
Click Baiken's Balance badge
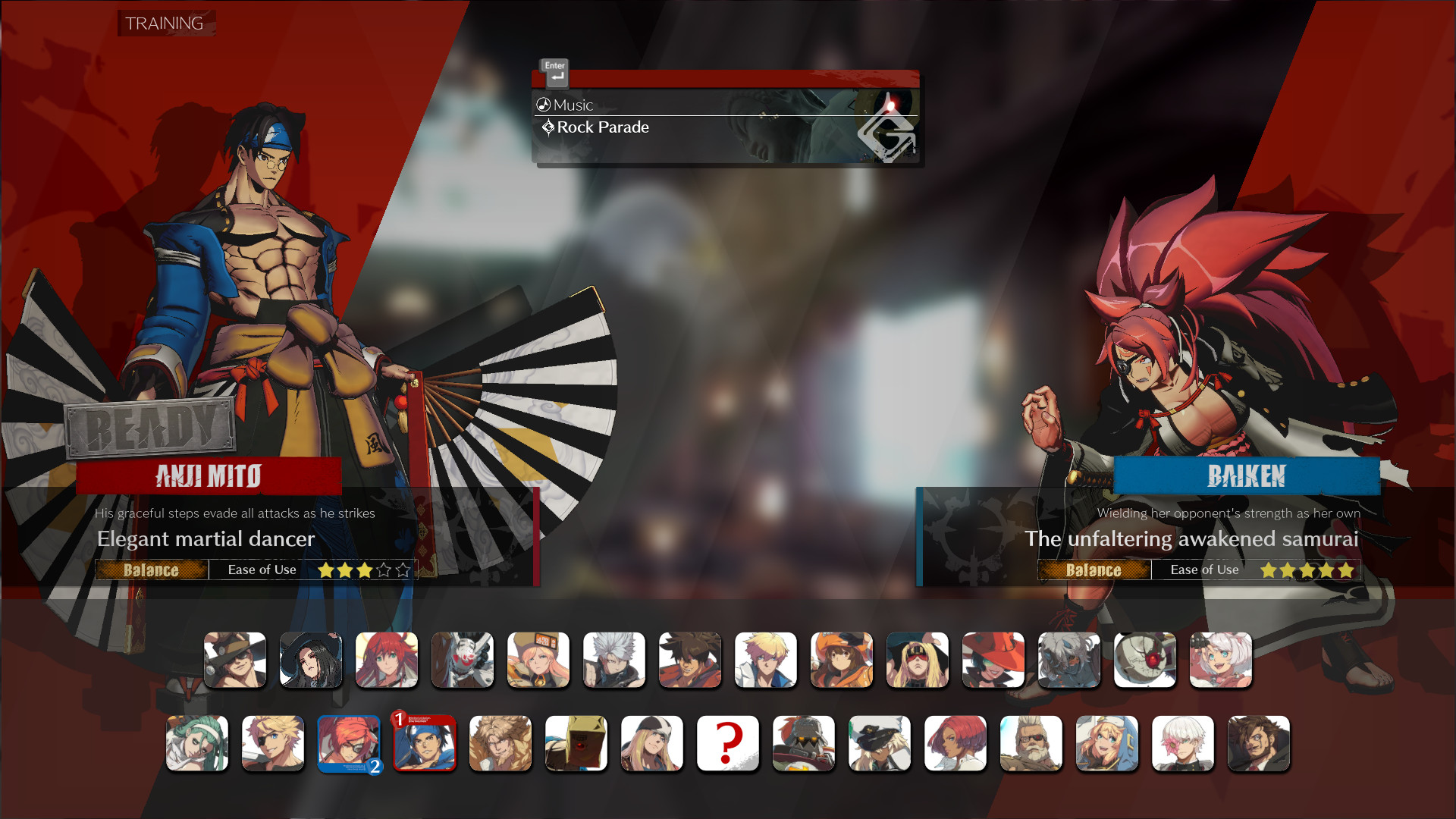click(1094, 570)
